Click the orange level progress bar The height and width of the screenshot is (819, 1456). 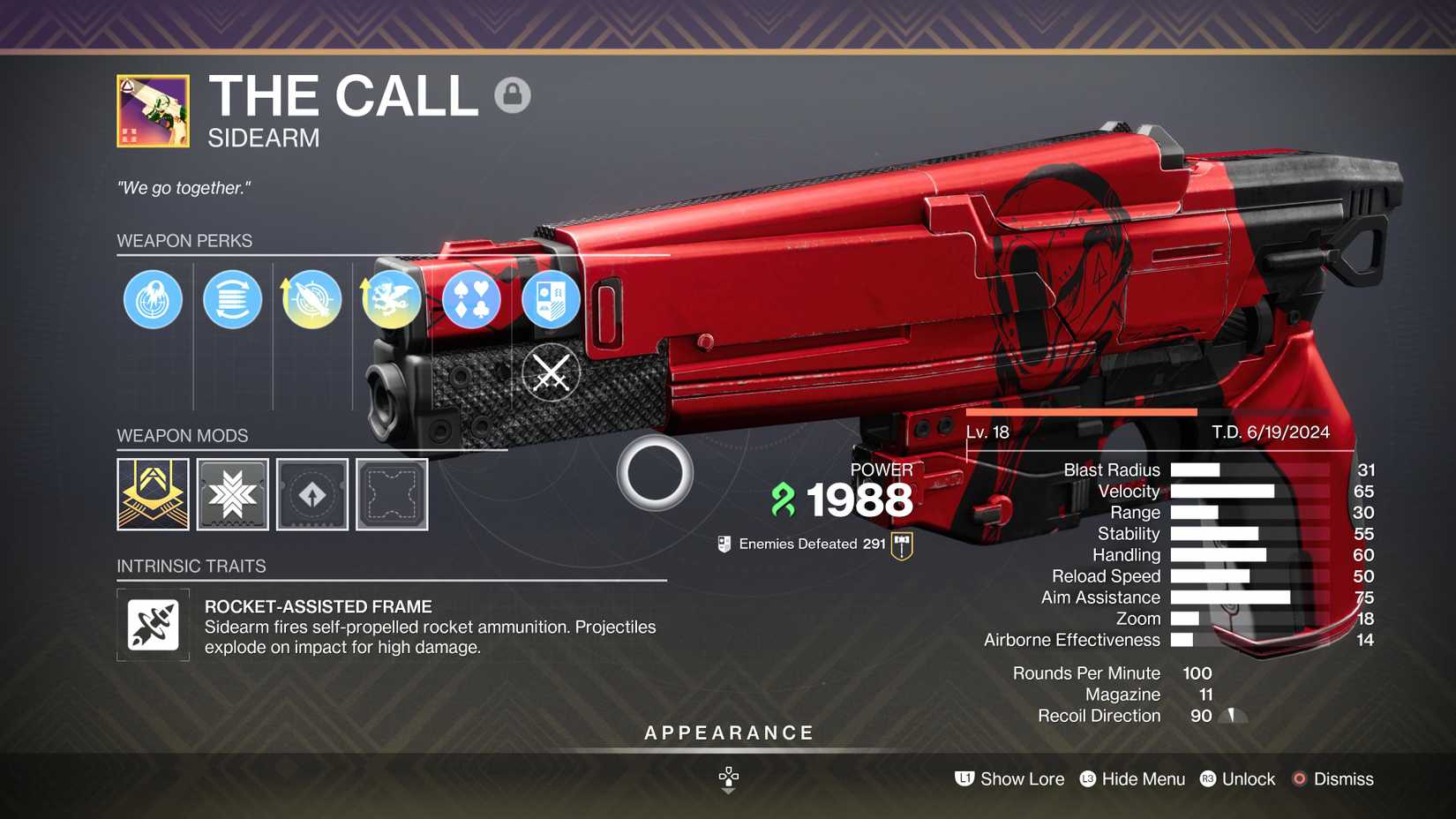(x=1081, y=412)
